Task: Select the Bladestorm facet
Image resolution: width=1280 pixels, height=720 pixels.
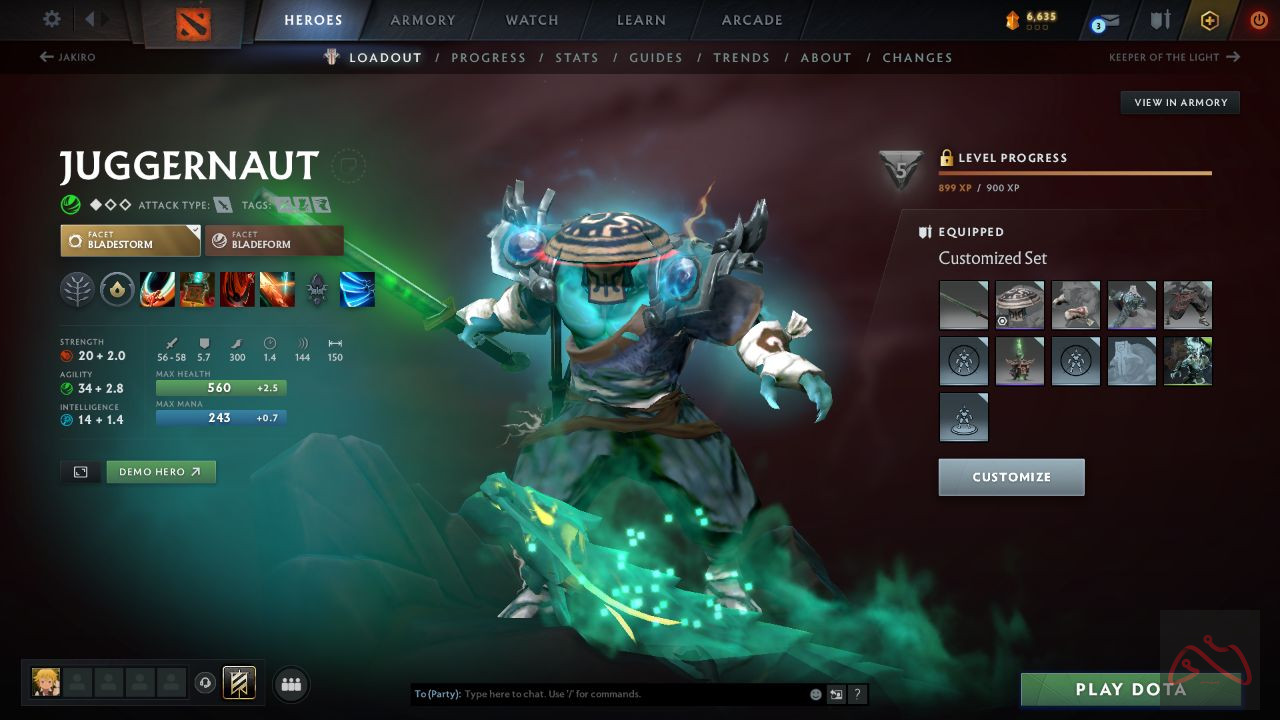Action: tap(130, 241)
